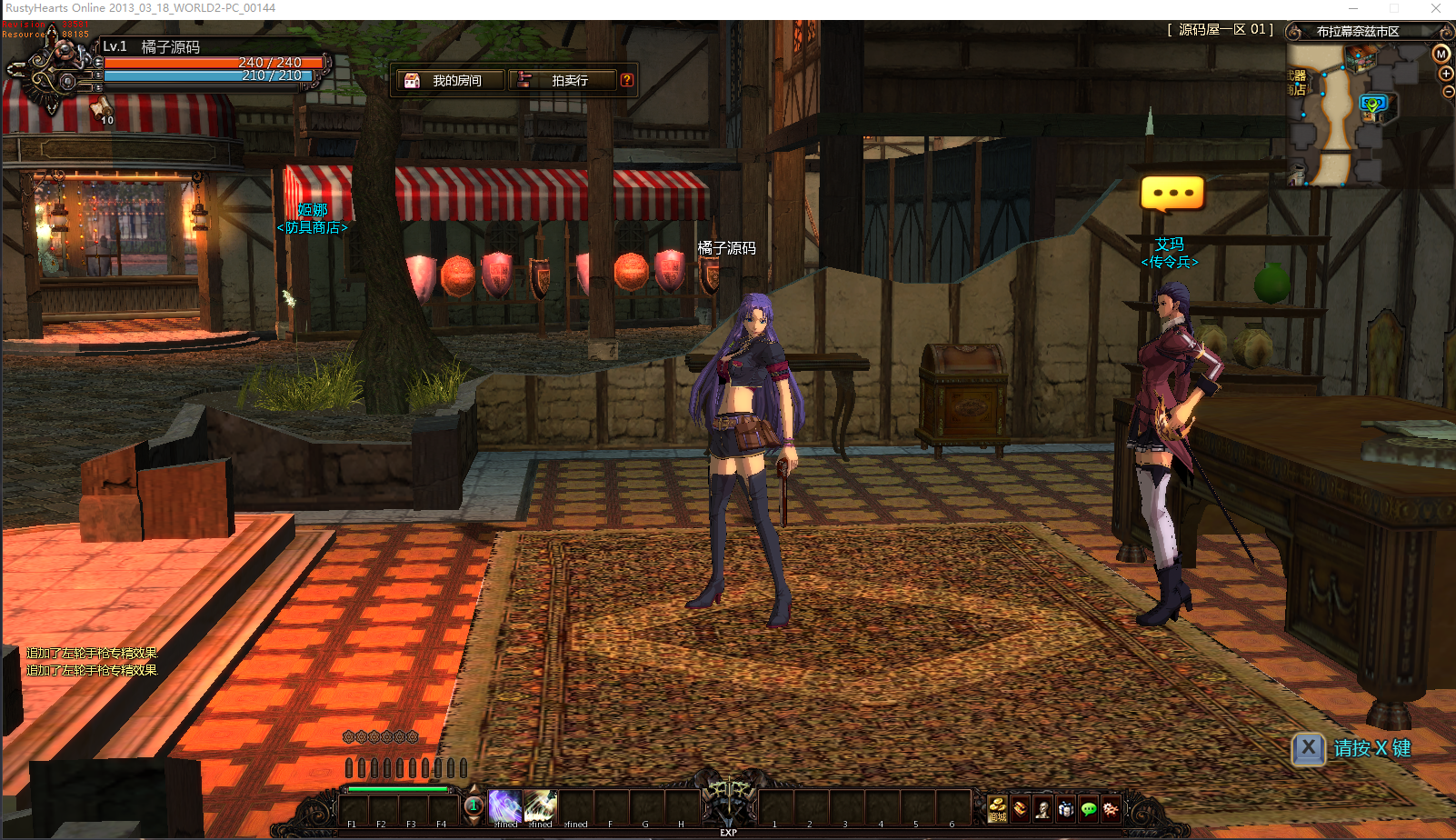Click the green EXP progress bar

tap(398, 789)
